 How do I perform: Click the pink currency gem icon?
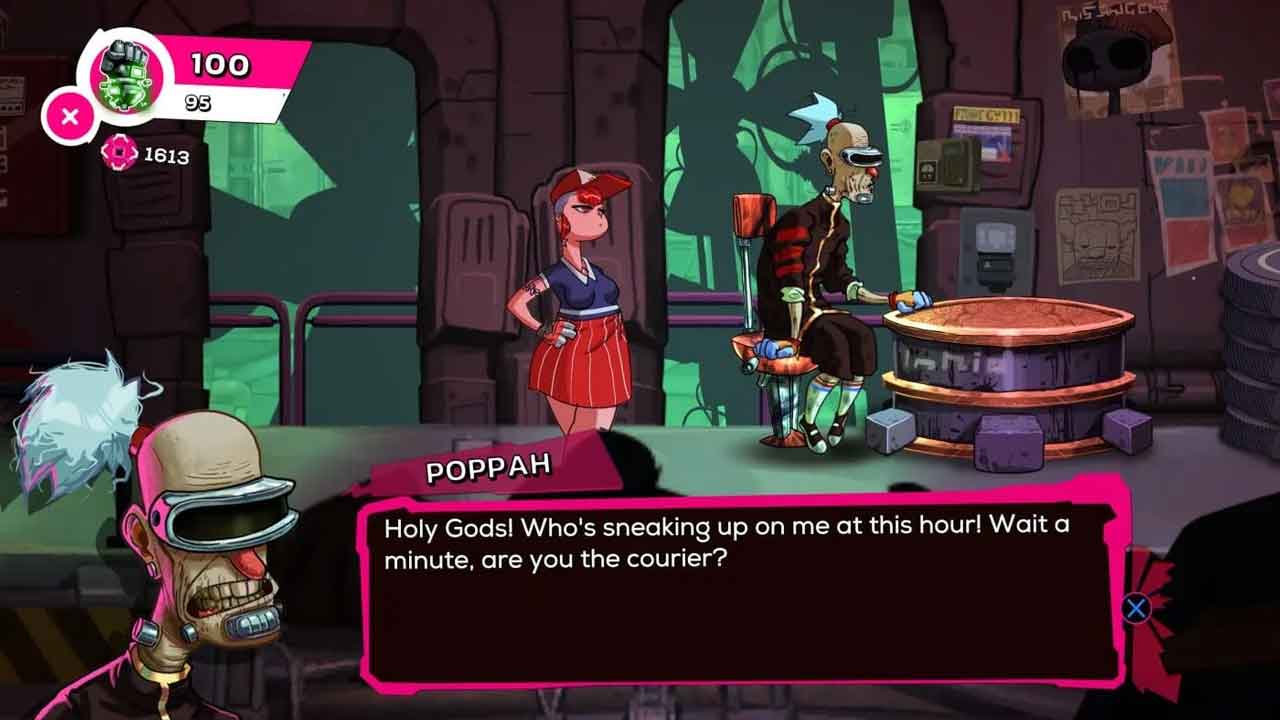[x=120, y=153]
